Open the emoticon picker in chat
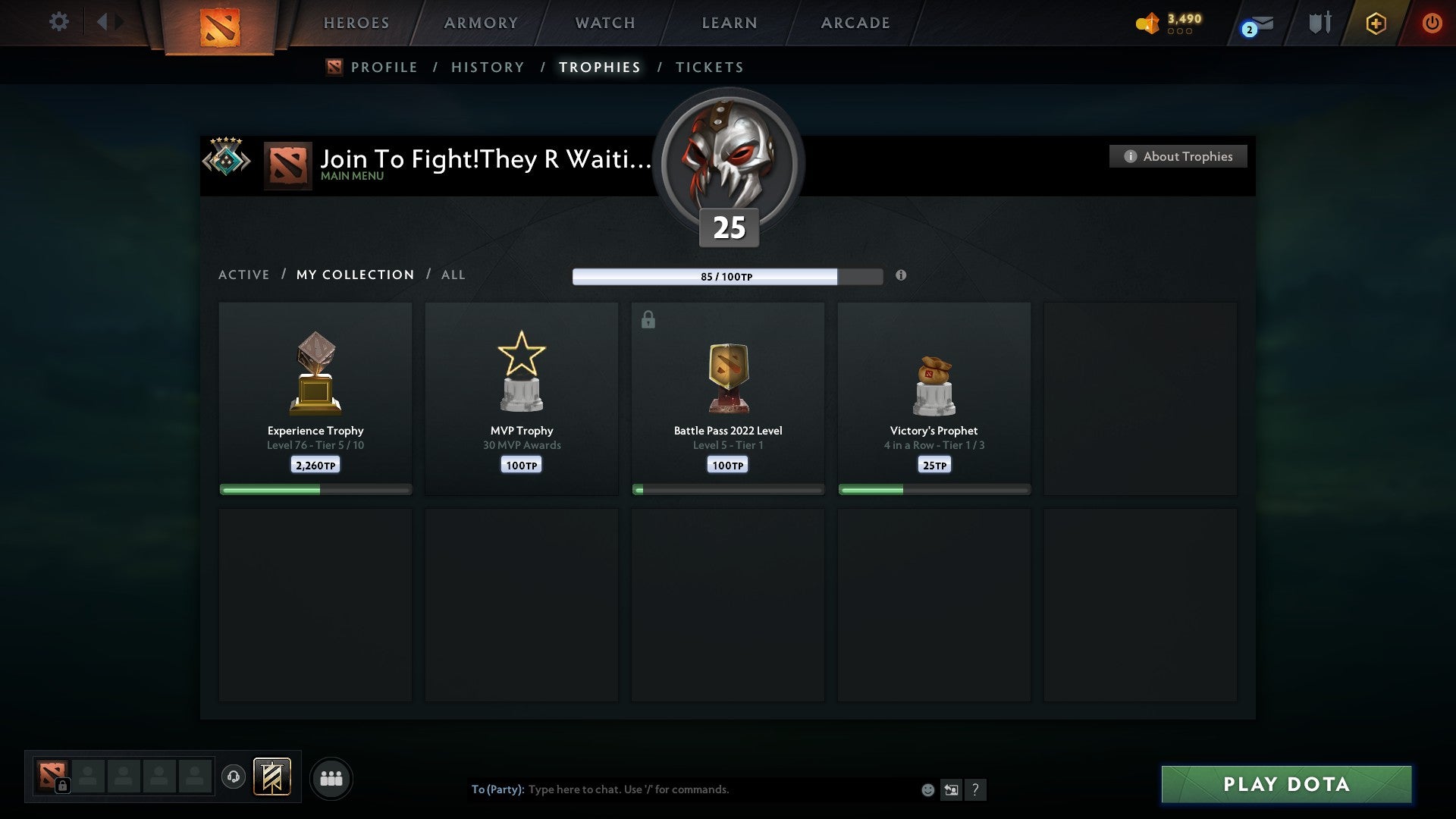 coord(927,789)
